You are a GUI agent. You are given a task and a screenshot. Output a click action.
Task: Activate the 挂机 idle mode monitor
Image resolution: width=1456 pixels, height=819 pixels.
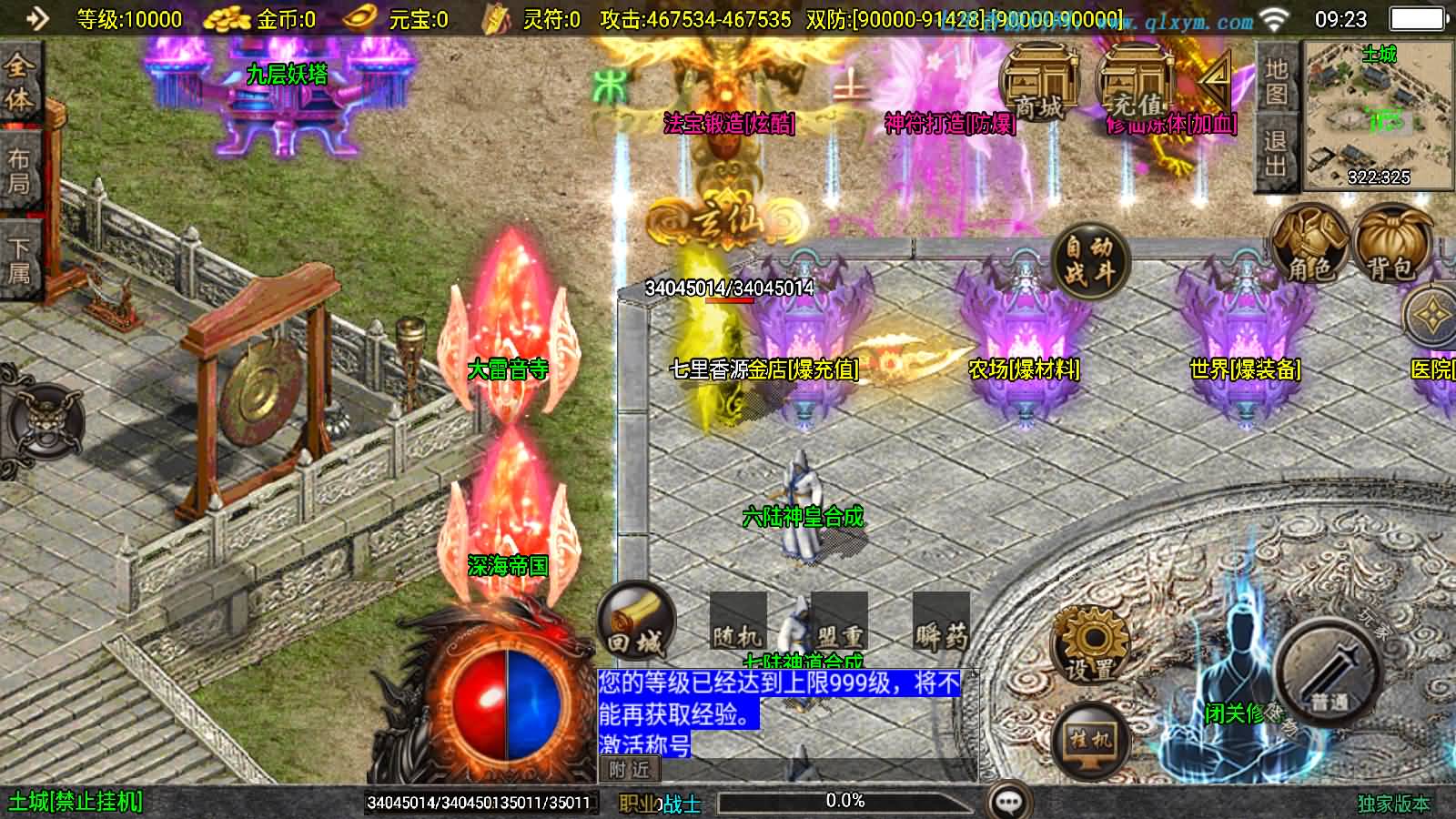(x=1090, y=739)
